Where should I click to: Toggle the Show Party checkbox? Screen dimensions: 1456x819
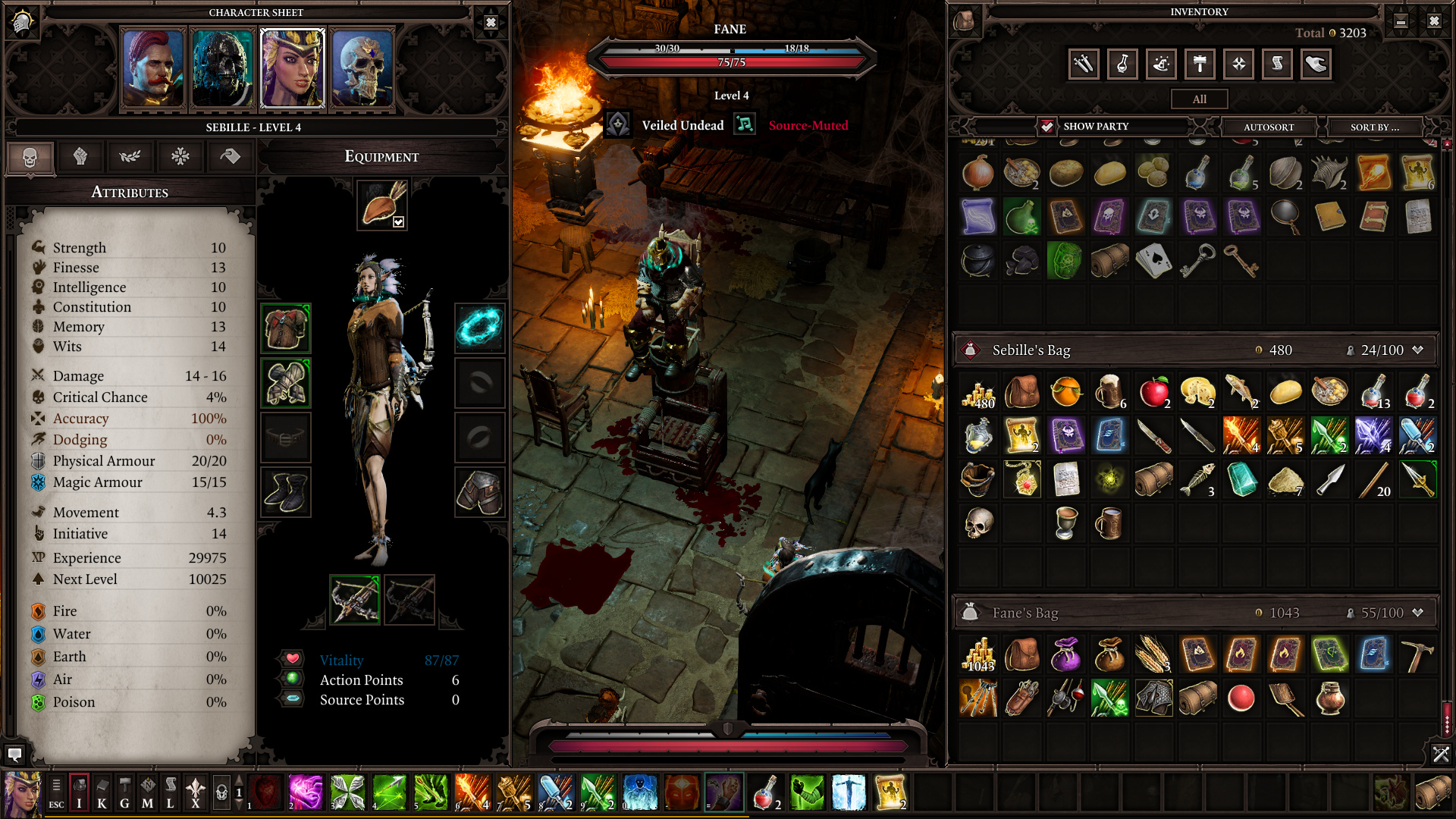point(1046,126)
